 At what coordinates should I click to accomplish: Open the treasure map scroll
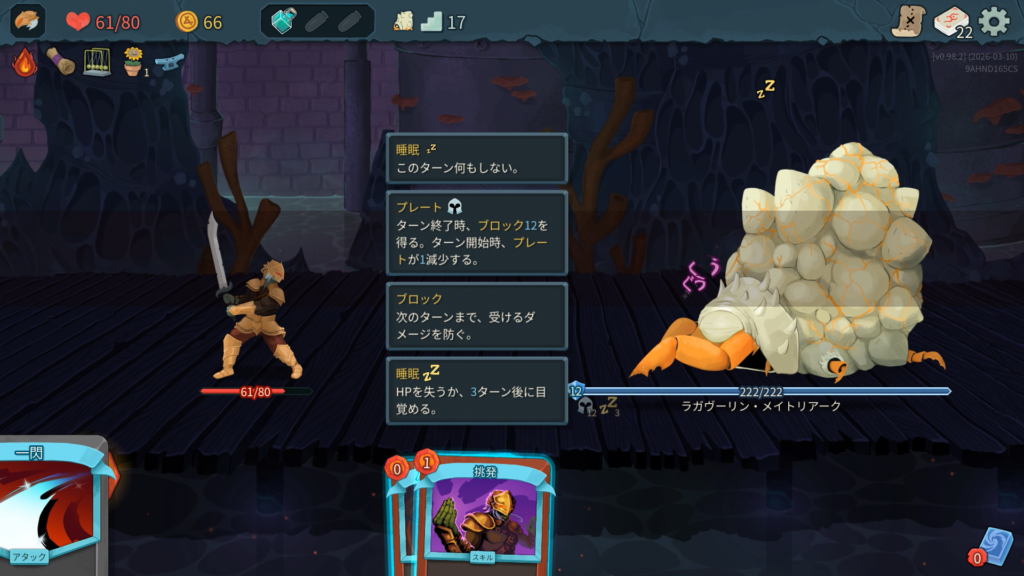(x=909, y=21)
